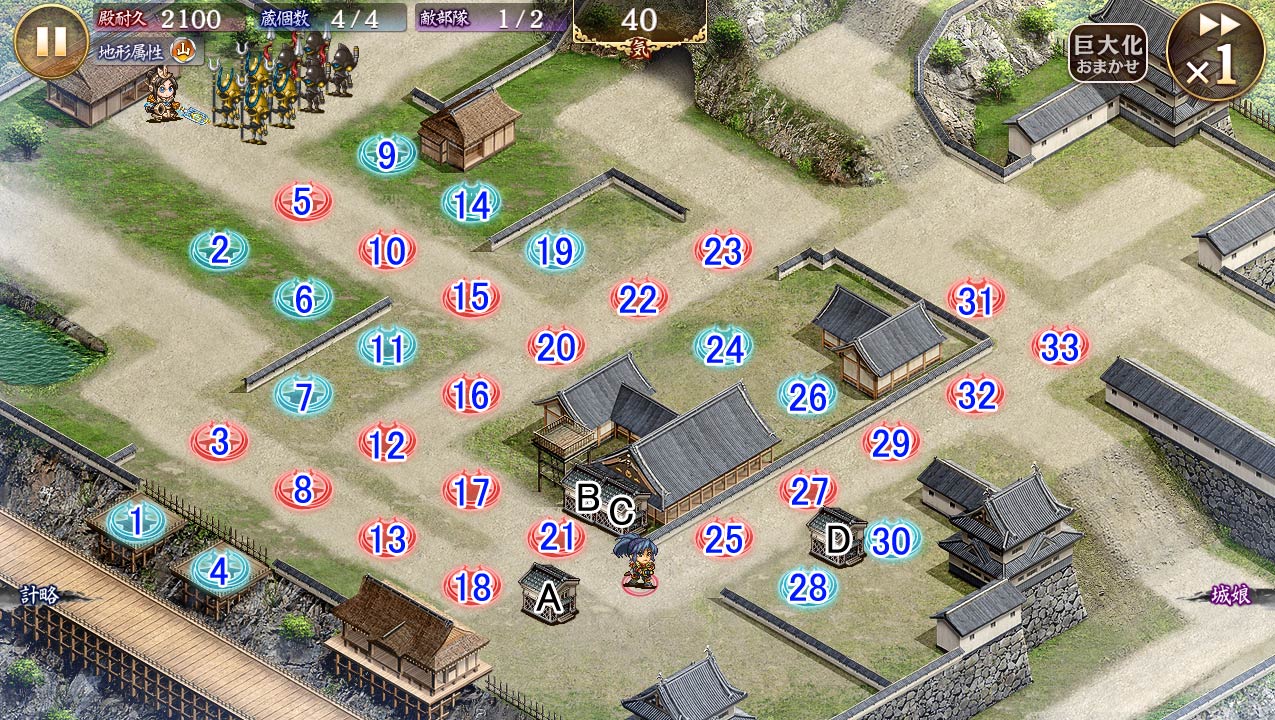1275x720 pixels.
Task: Choose the storehouse marked A
Action: pyautogui.click(x=549, y=595)
